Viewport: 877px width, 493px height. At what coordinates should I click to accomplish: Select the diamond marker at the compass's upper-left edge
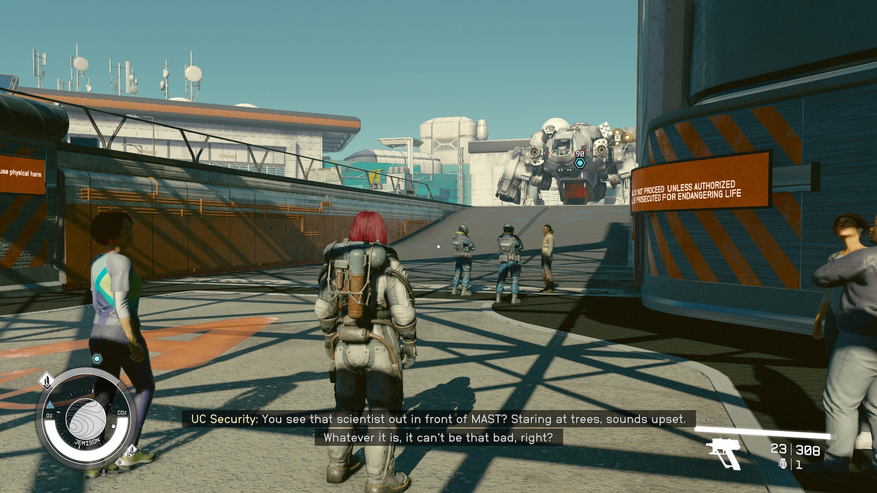pyautogui.click(x=45, y=381)
